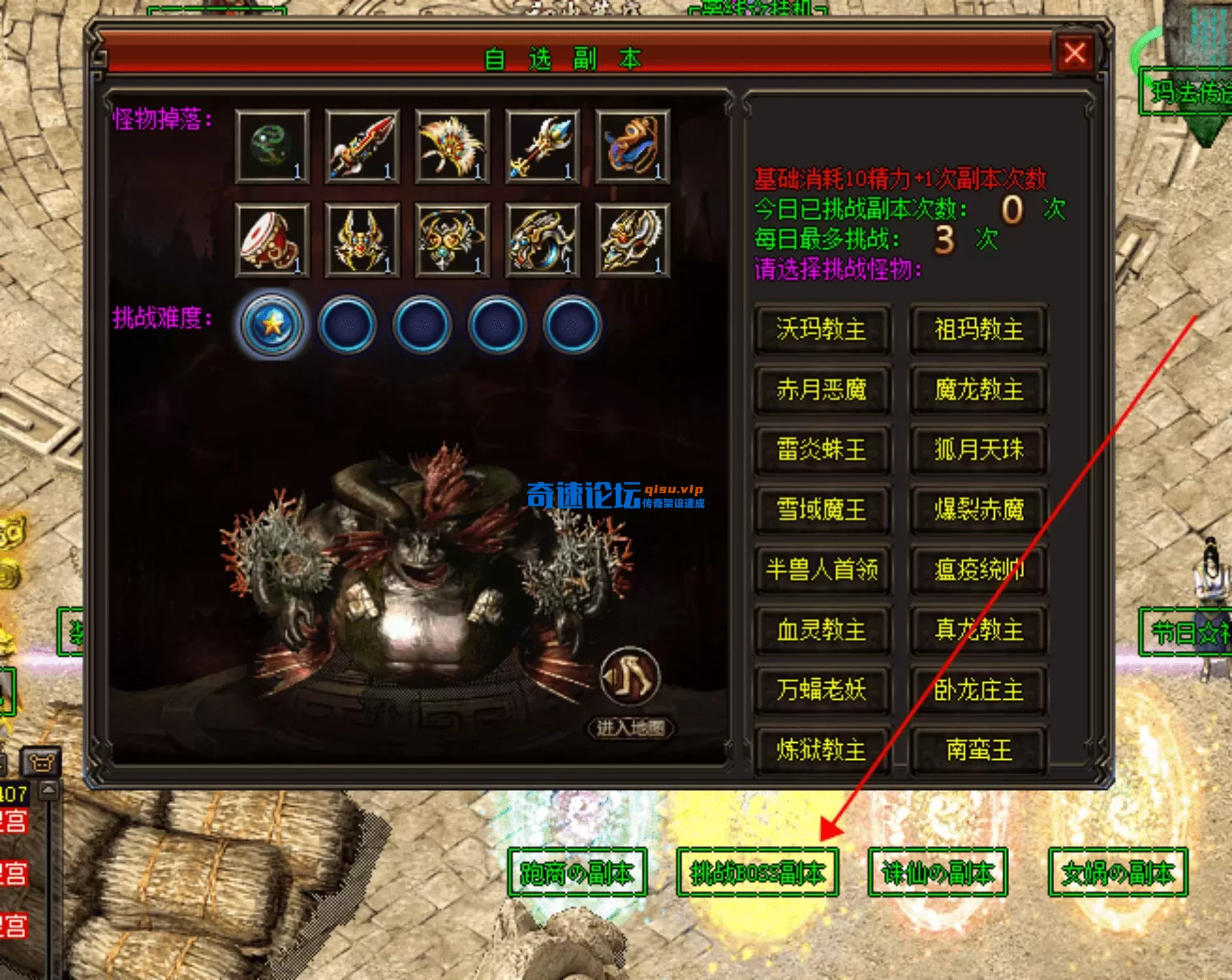Pick 雪域魔王 as the target

(x=822, y=510)
